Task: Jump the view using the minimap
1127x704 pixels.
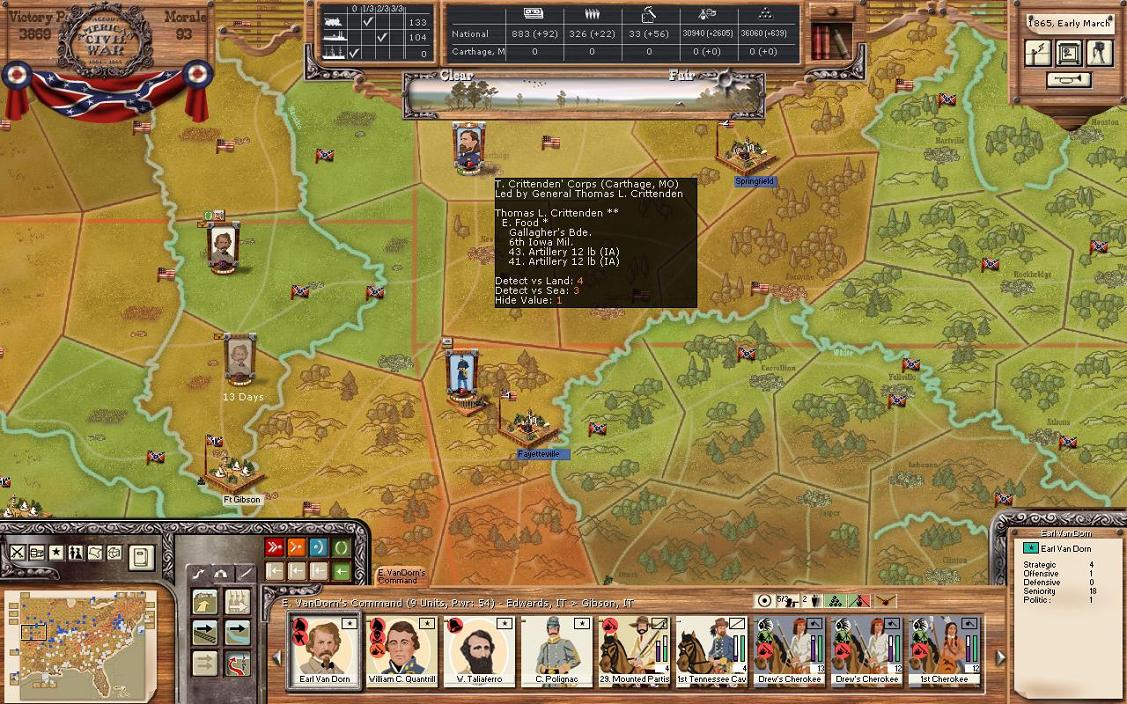Action: 80,637
